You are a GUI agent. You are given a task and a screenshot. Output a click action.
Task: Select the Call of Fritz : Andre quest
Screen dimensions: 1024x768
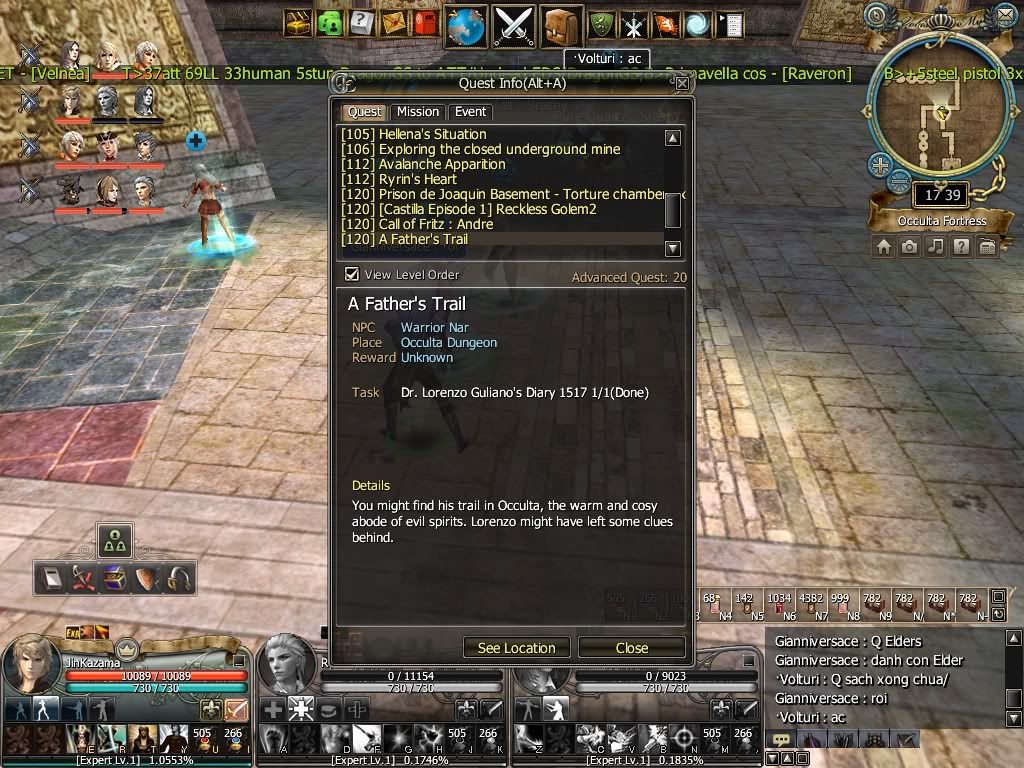(435, 224)
